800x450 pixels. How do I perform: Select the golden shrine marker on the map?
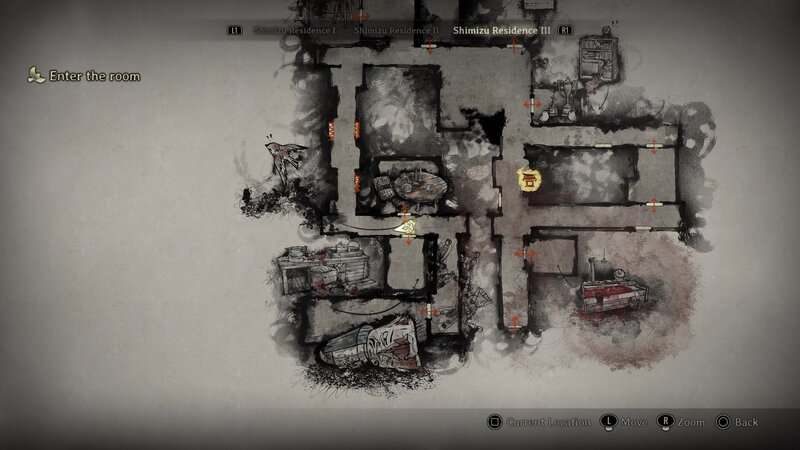[x=529, y=180]
